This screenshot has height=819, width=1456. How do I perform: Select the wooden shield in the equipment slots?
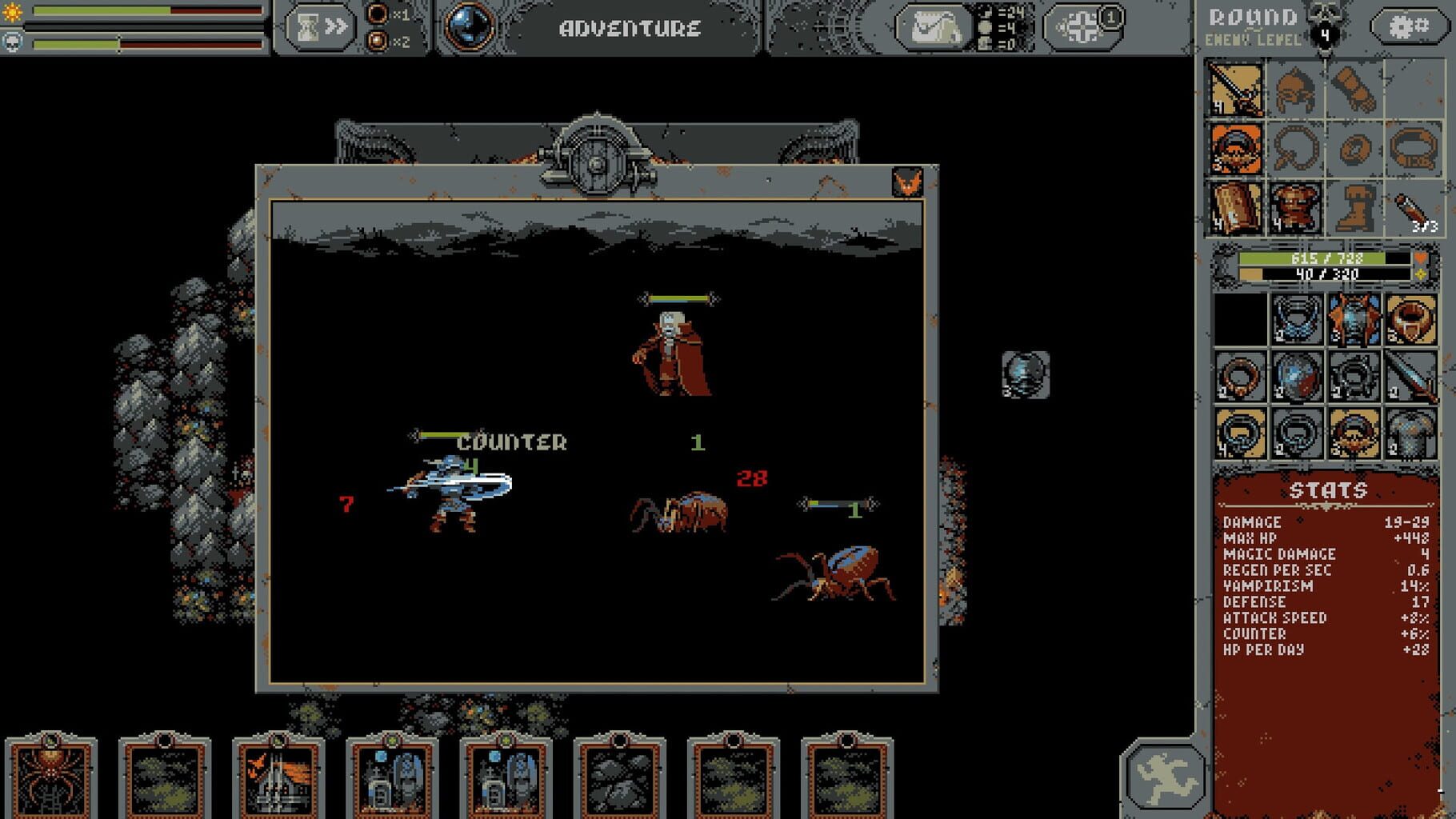(1236, 208)
